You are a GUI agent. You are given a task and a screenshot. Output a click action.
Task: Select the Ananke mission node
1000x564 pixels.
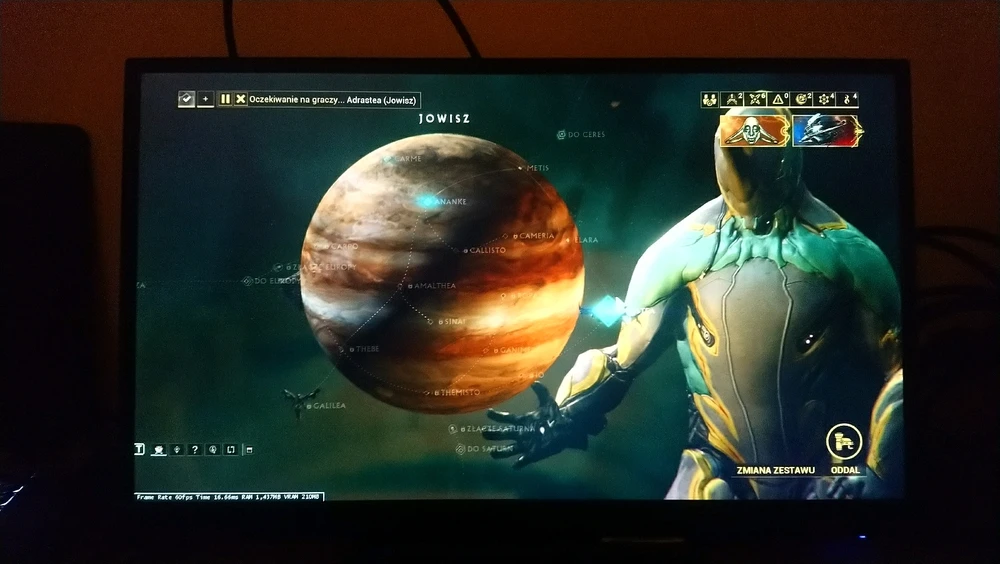tap(428, 201)
